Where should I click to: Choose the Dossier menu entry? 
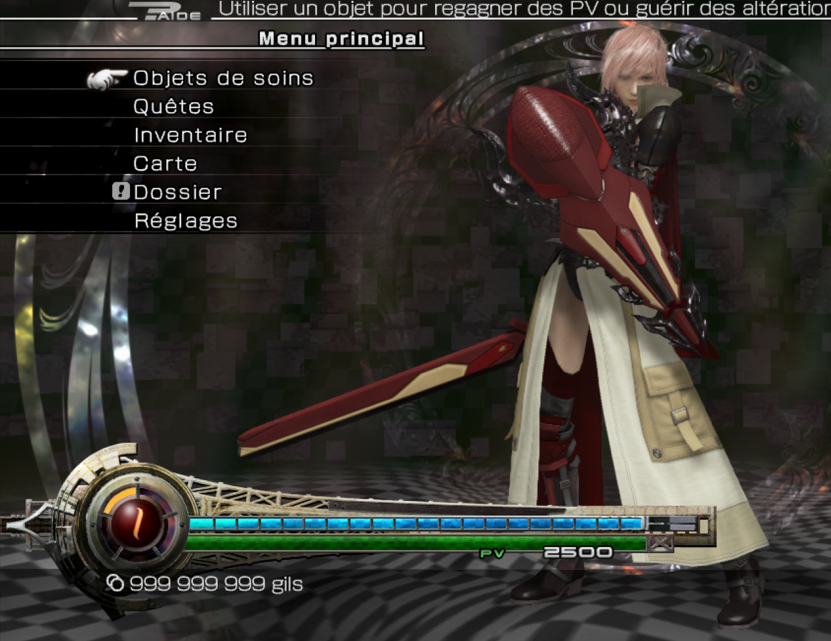point(177,192)
